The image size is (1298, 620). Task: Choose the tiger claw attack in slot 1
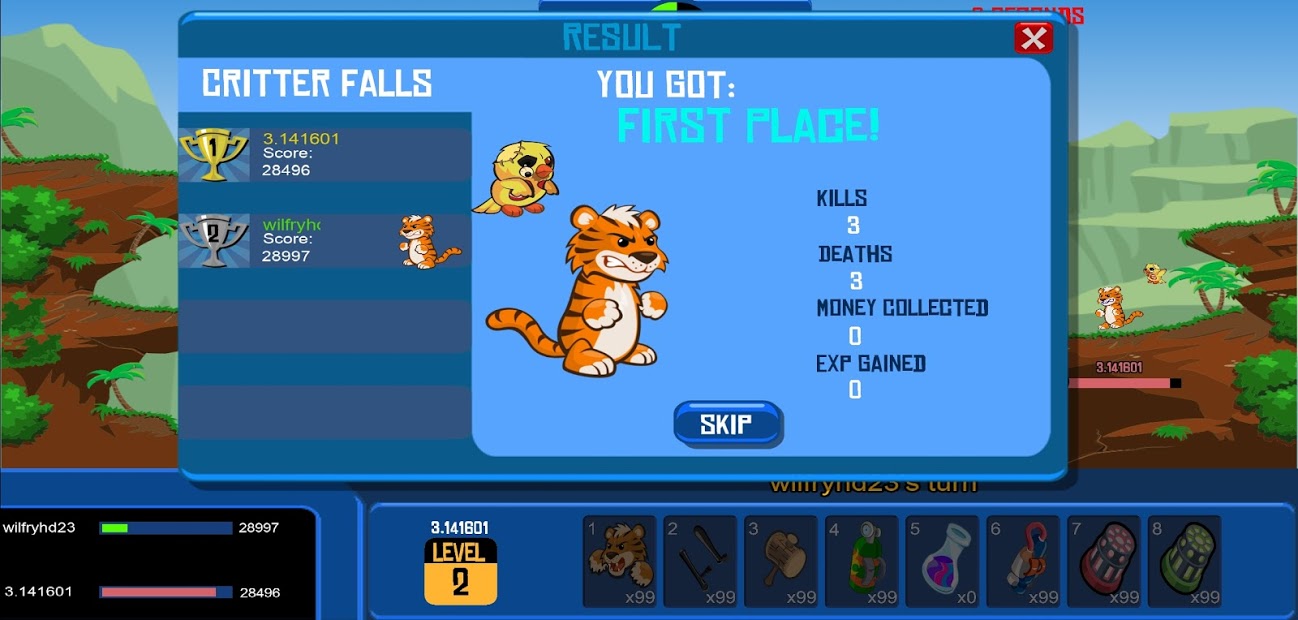[x=619, y=561]
